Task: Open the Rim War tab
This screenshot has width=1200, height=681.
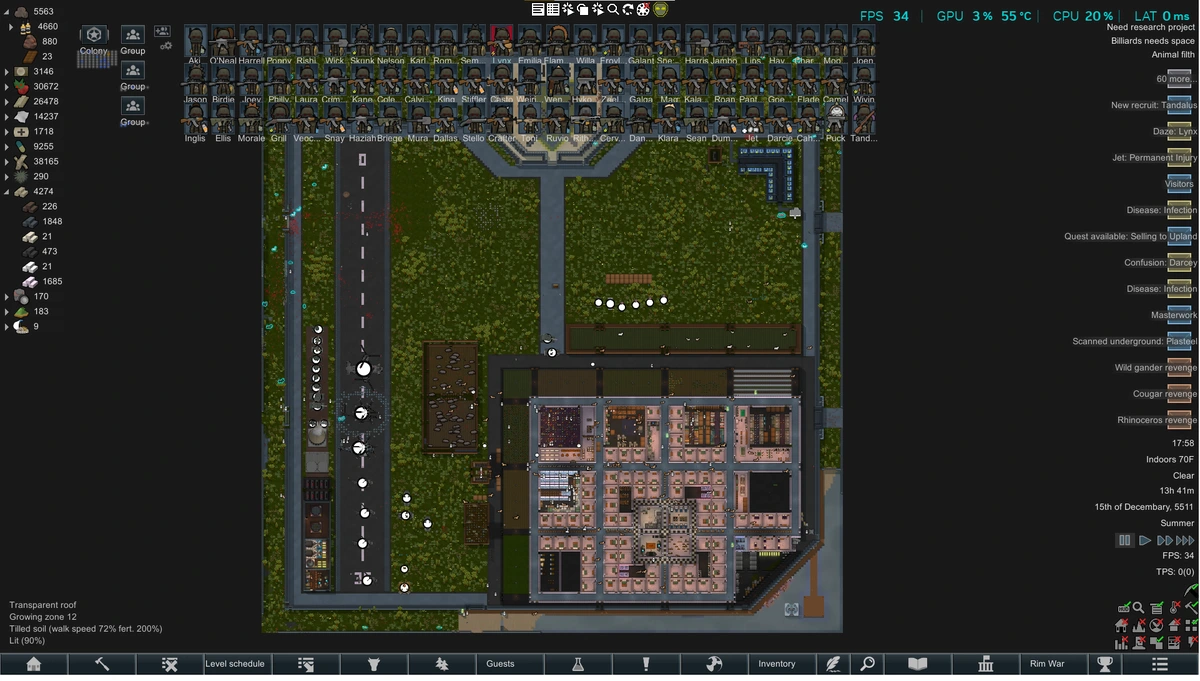Action: point(1047,664)
